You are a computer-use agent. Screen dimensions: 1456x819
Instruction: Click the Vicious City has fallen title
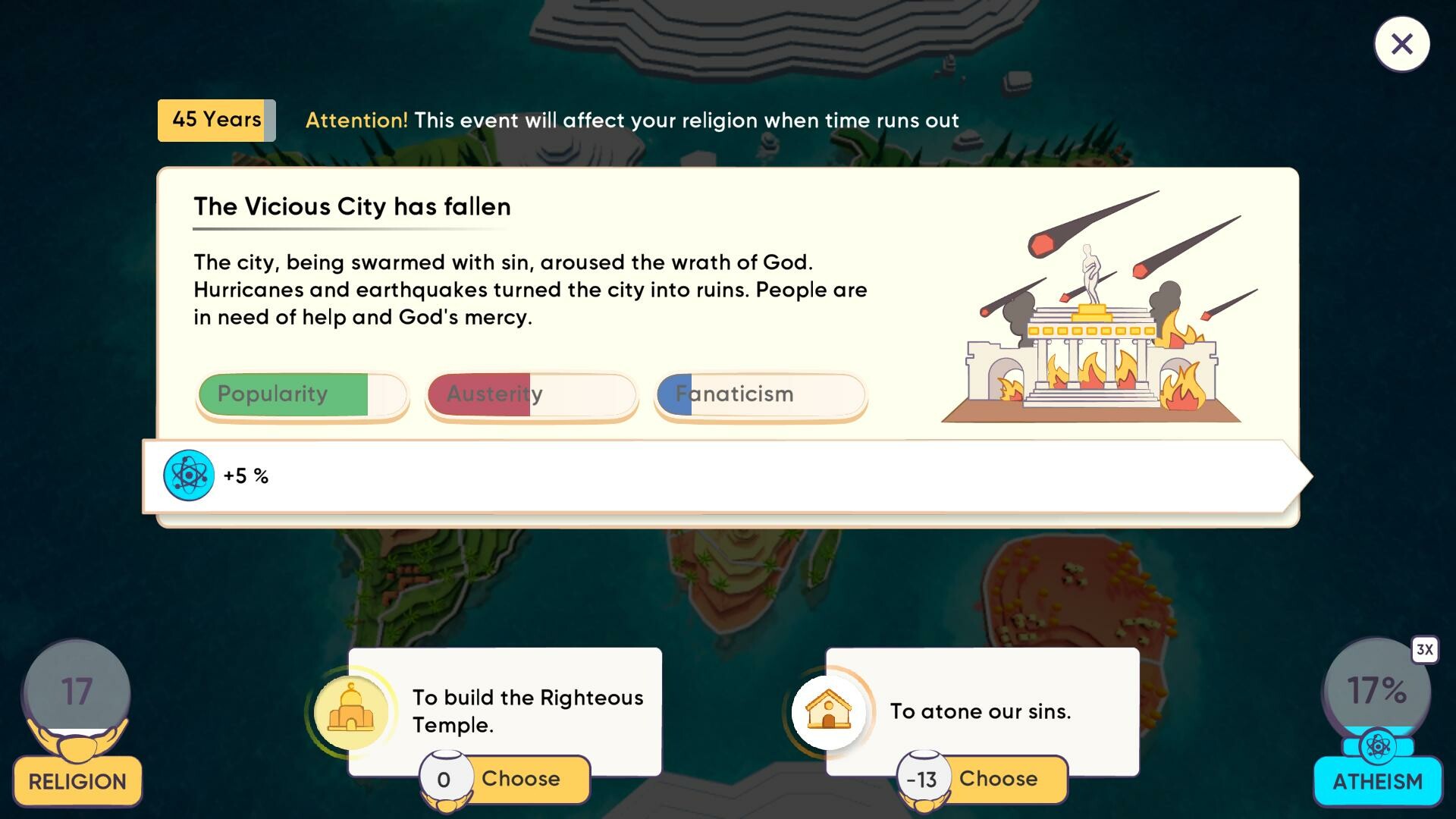352,206
